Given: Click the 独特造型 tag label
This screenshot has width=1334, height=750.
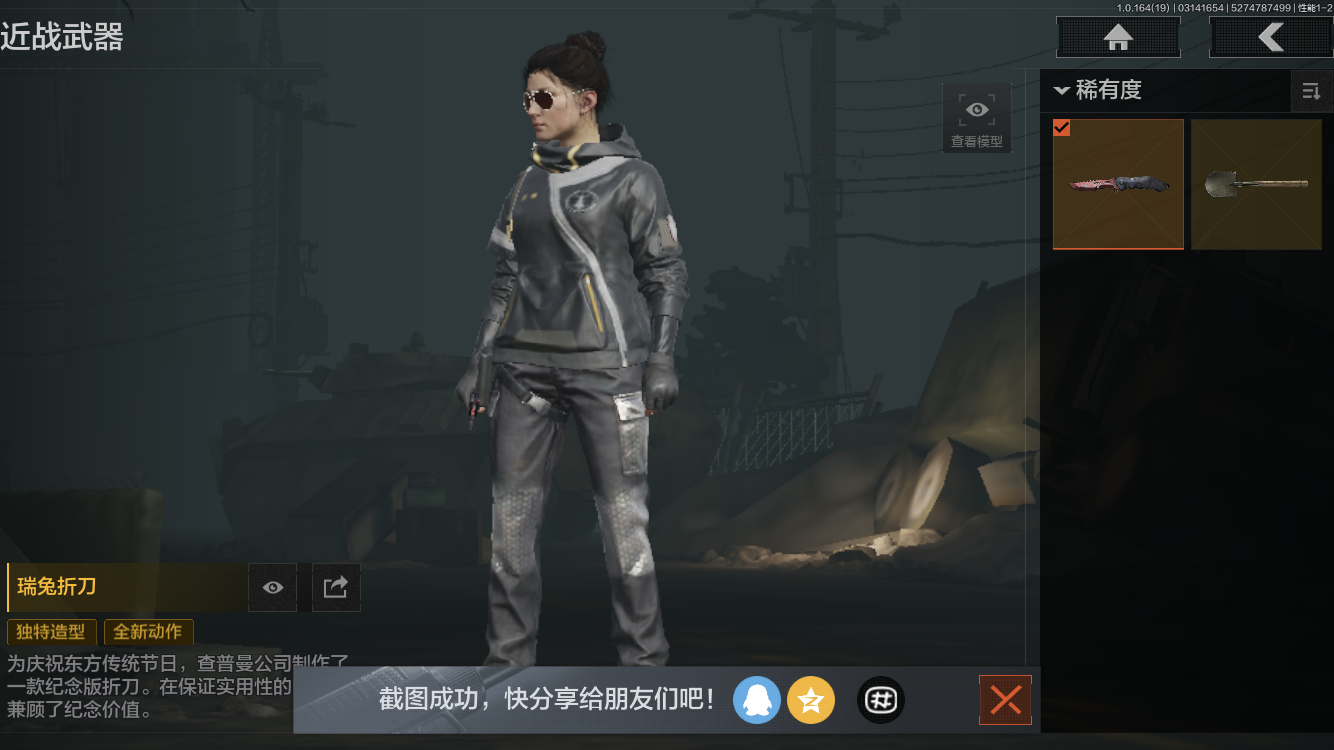Looking at the screenshot, I should click(51, 632).
